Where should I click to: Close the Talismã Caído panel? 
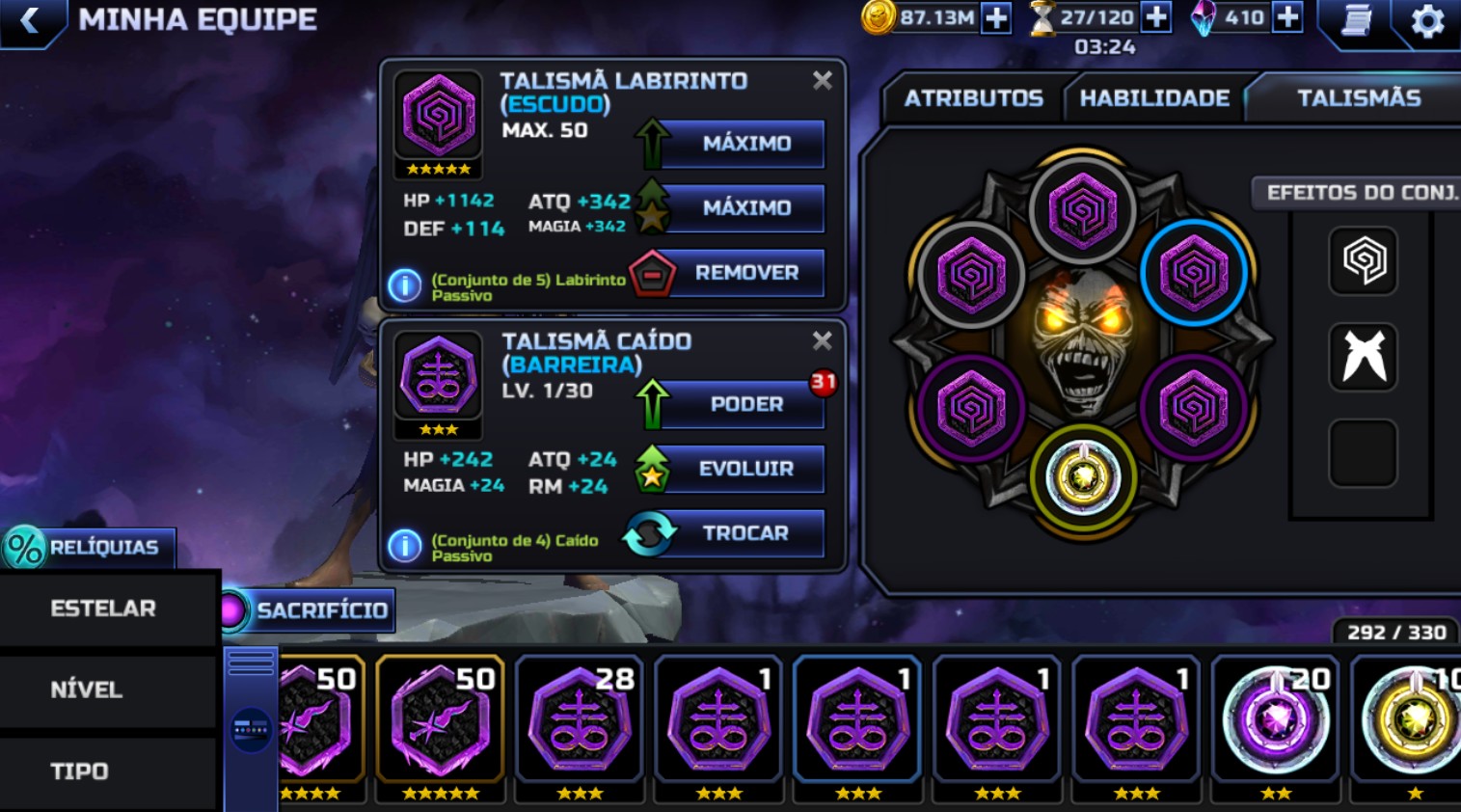point(822,340)
